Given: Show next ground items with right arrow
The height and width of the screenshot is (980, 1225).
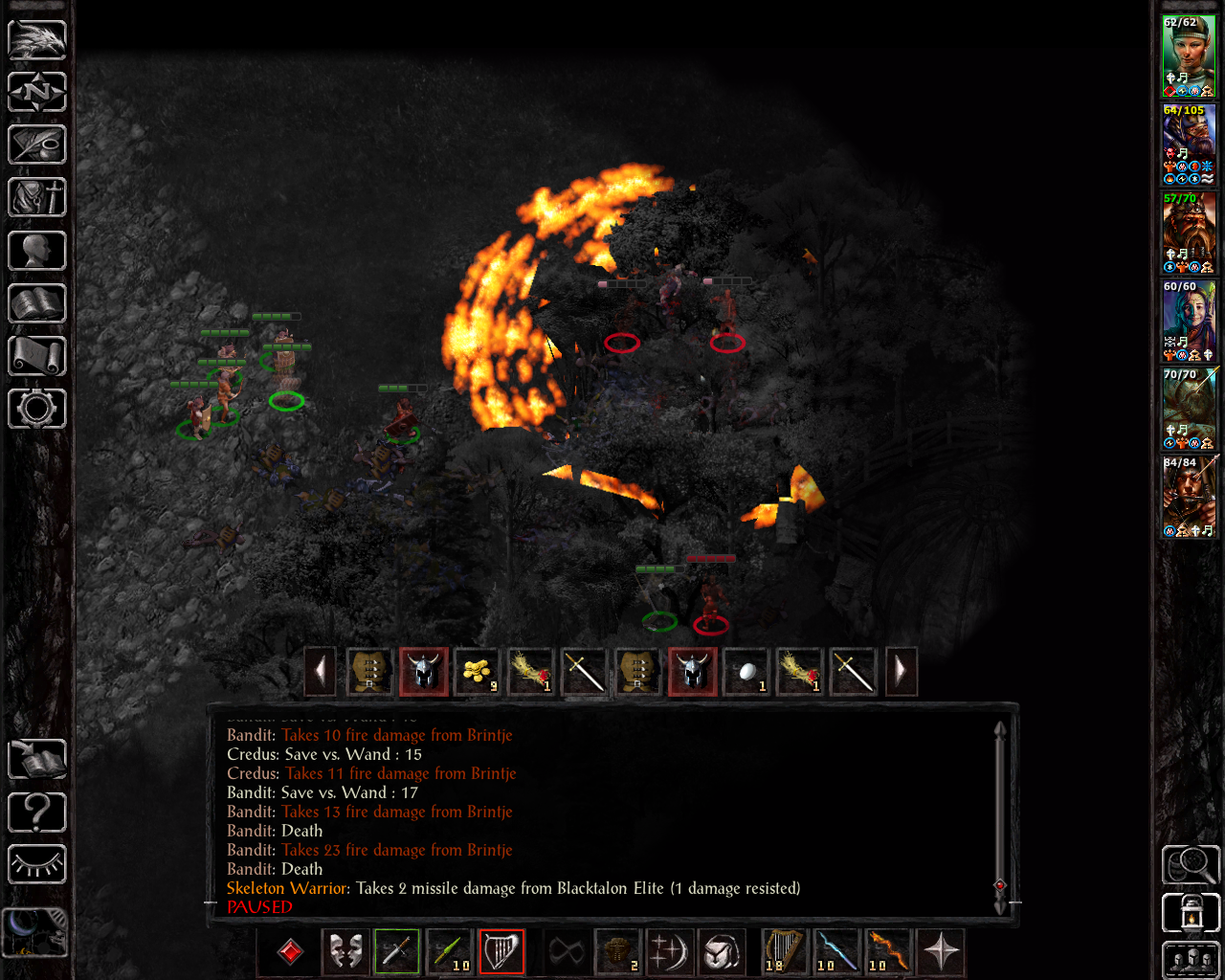Looking at the screenshot, I should coord(901,671).
